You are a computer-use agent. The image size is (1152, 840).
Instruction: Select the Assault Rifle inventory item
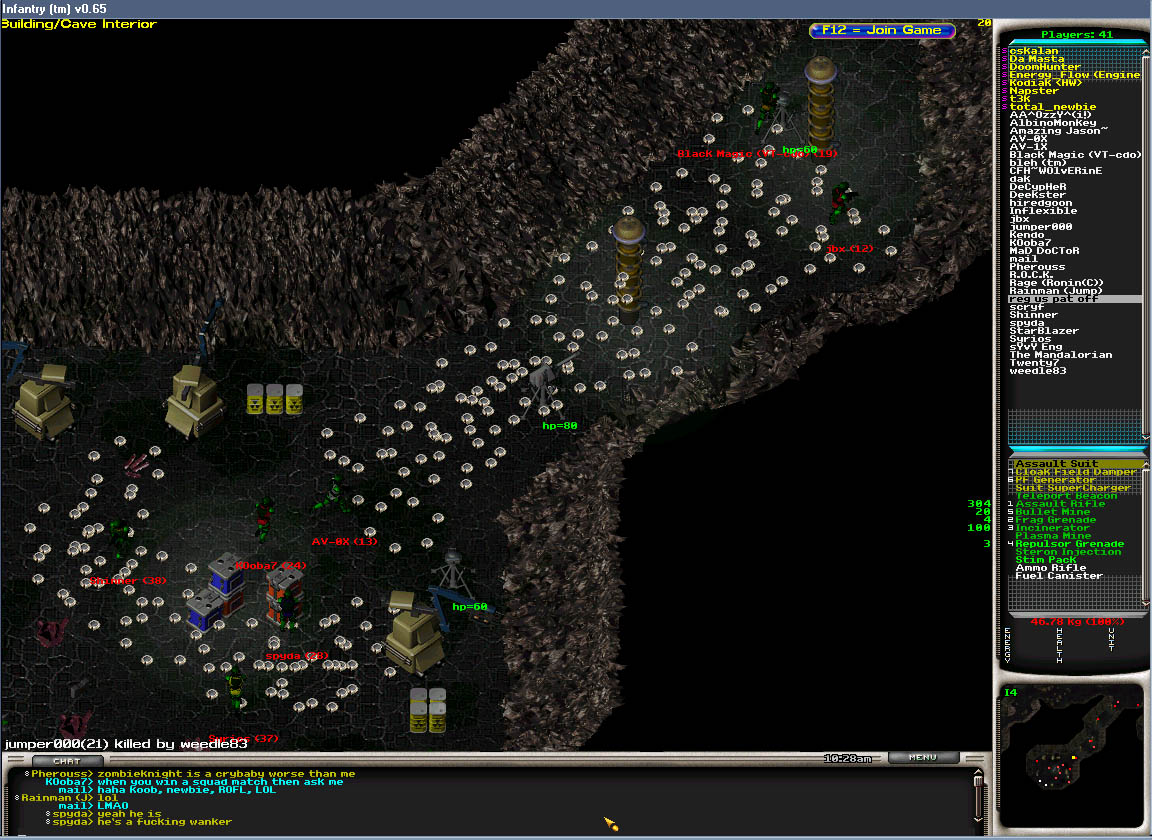pyautogui.click(x=1060, y=504)
